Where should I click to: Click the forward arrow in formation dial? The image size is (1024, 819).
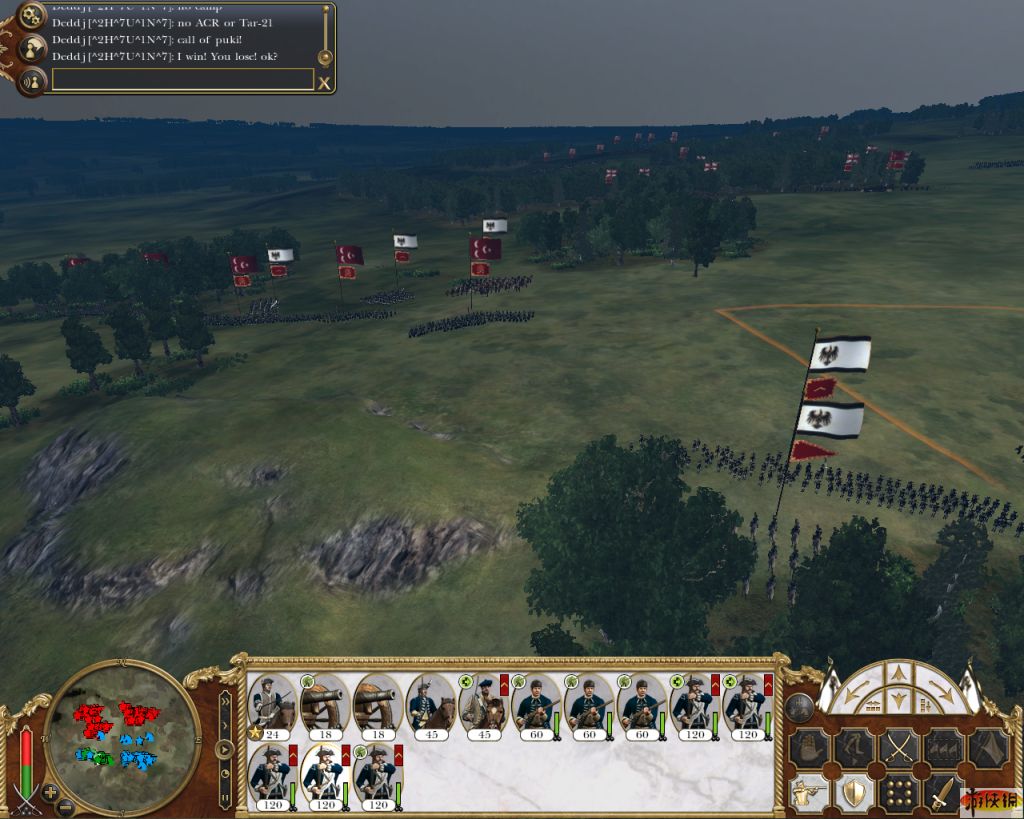click(x=898, y=674)
